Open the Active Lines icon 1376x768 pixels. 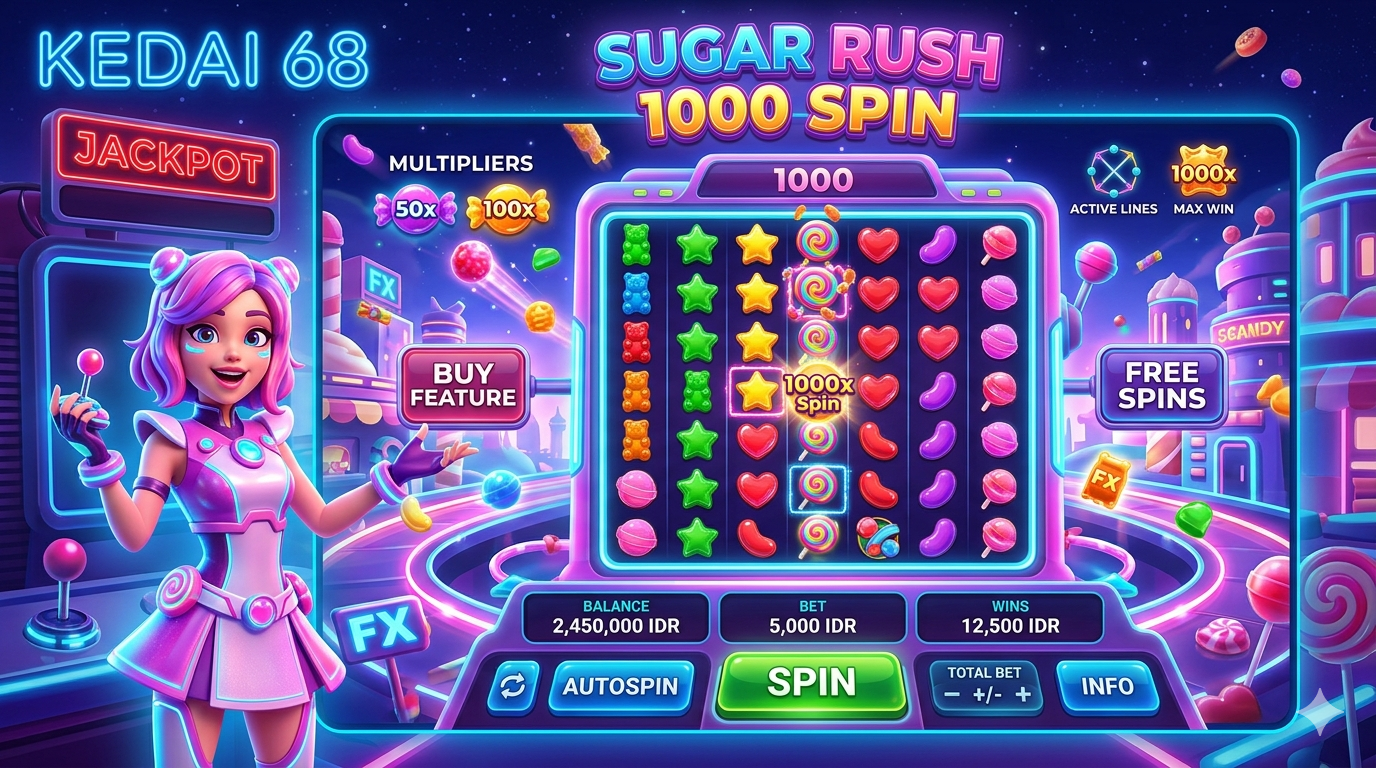(x=1113, y=172)
